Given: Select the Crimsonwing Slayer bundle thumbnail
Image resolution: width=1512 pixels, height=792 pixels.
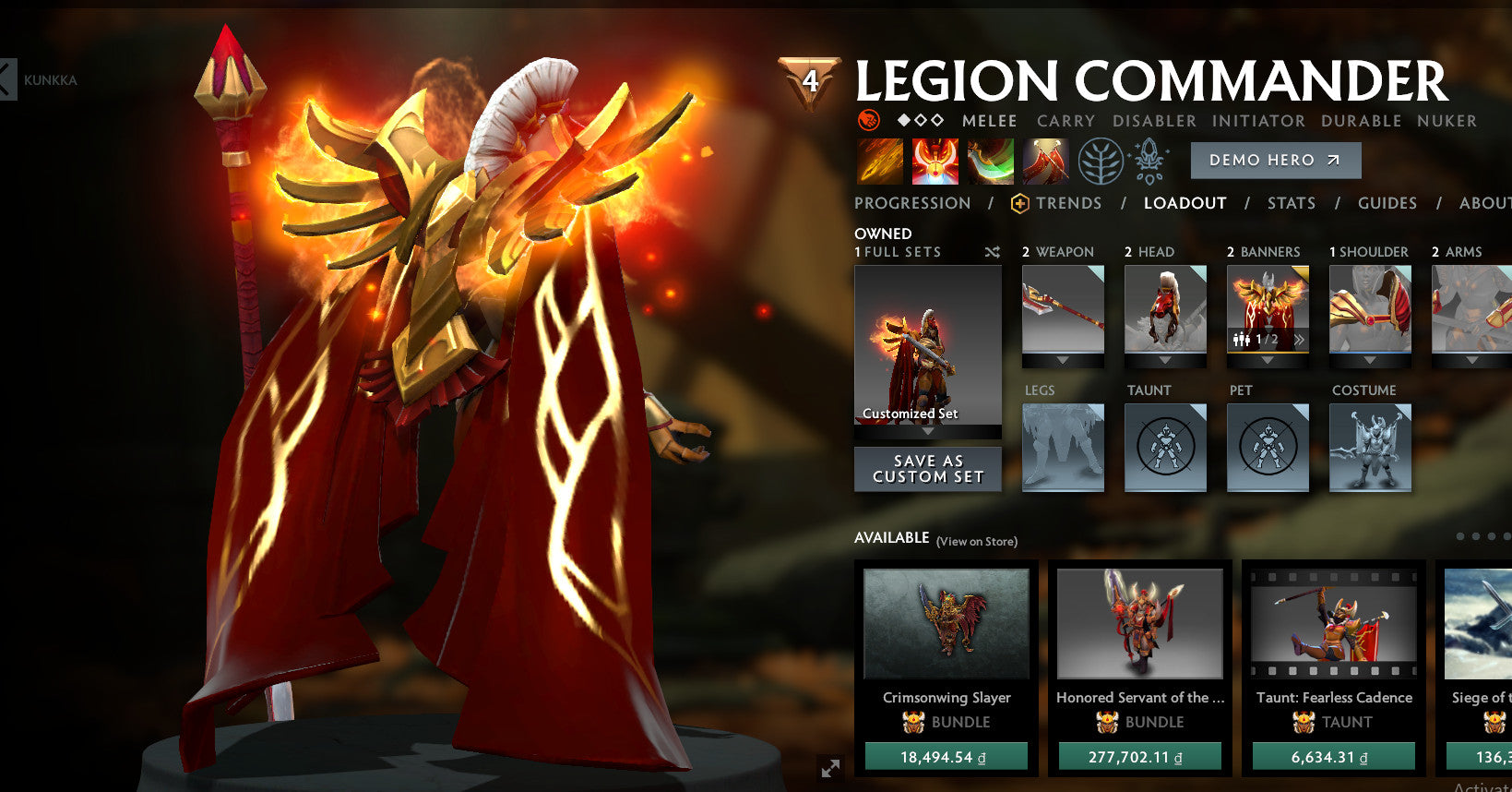Looking at the screenshot, I should pos(945,623).
